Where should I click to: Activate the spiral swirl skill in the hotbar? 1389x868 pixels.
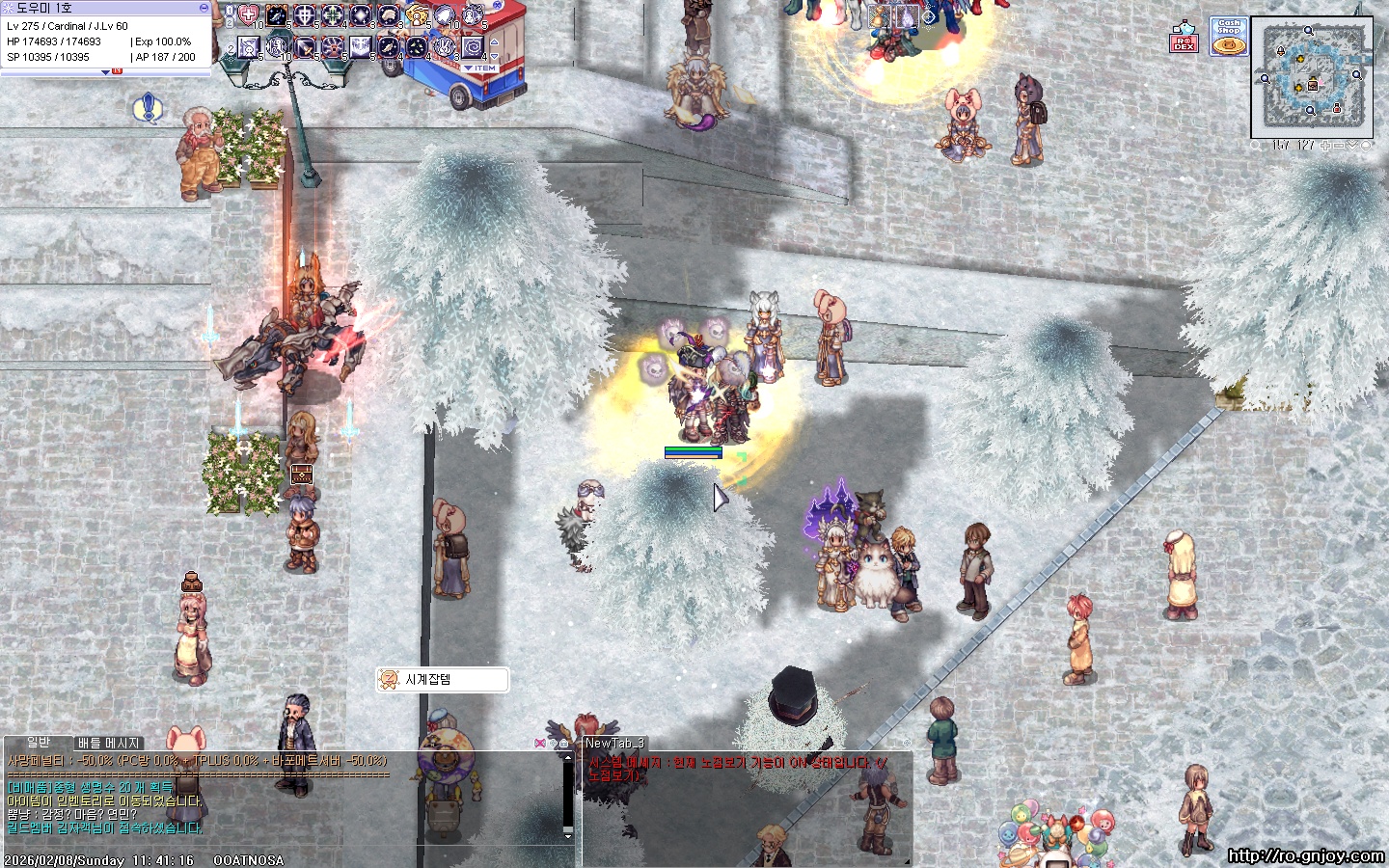pyautogui.click(x=473, y=46)
